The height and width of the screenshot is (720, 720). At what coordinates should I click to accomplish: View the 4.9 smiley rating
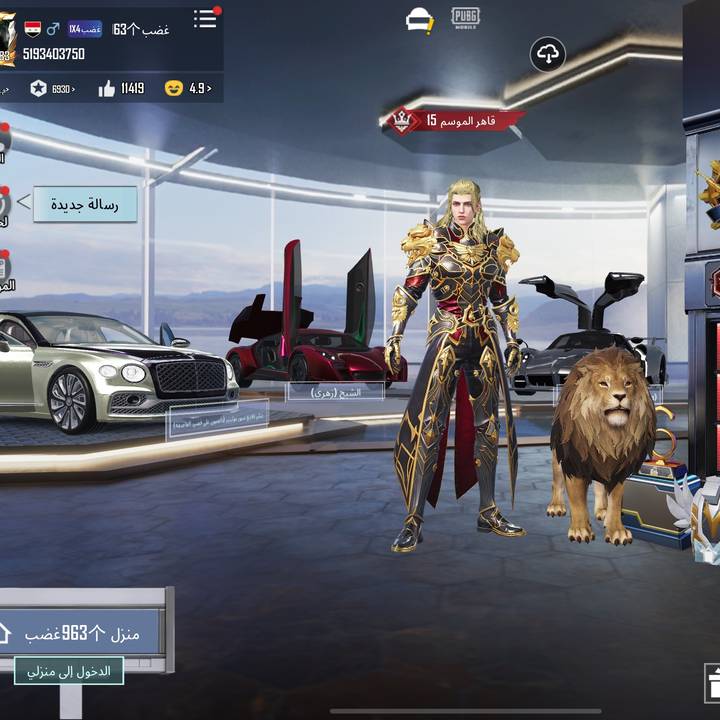click(x=174, y=88)
